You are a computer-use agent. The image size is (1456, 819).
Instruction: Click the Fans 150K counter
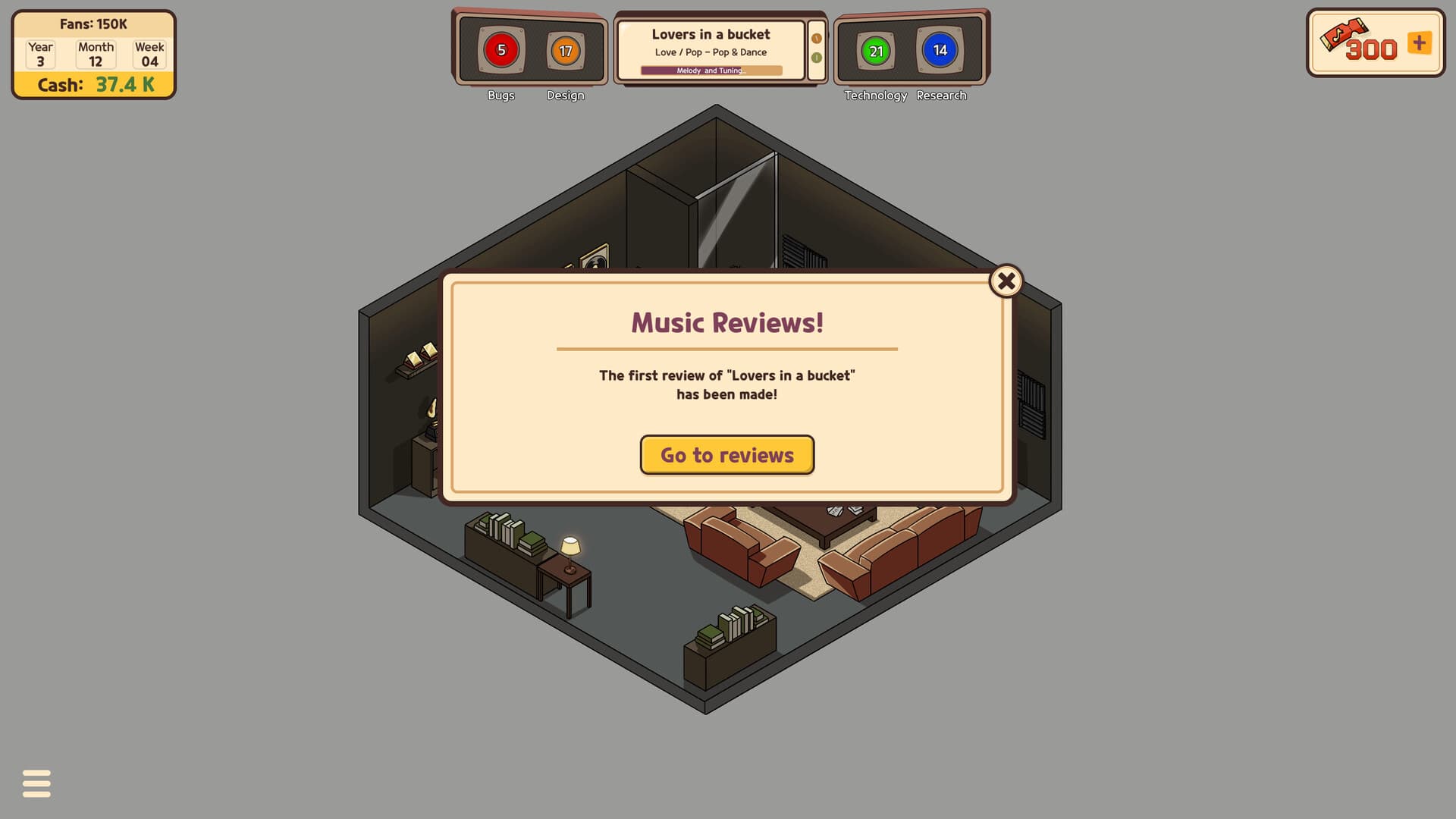click(x=93, y=24)
